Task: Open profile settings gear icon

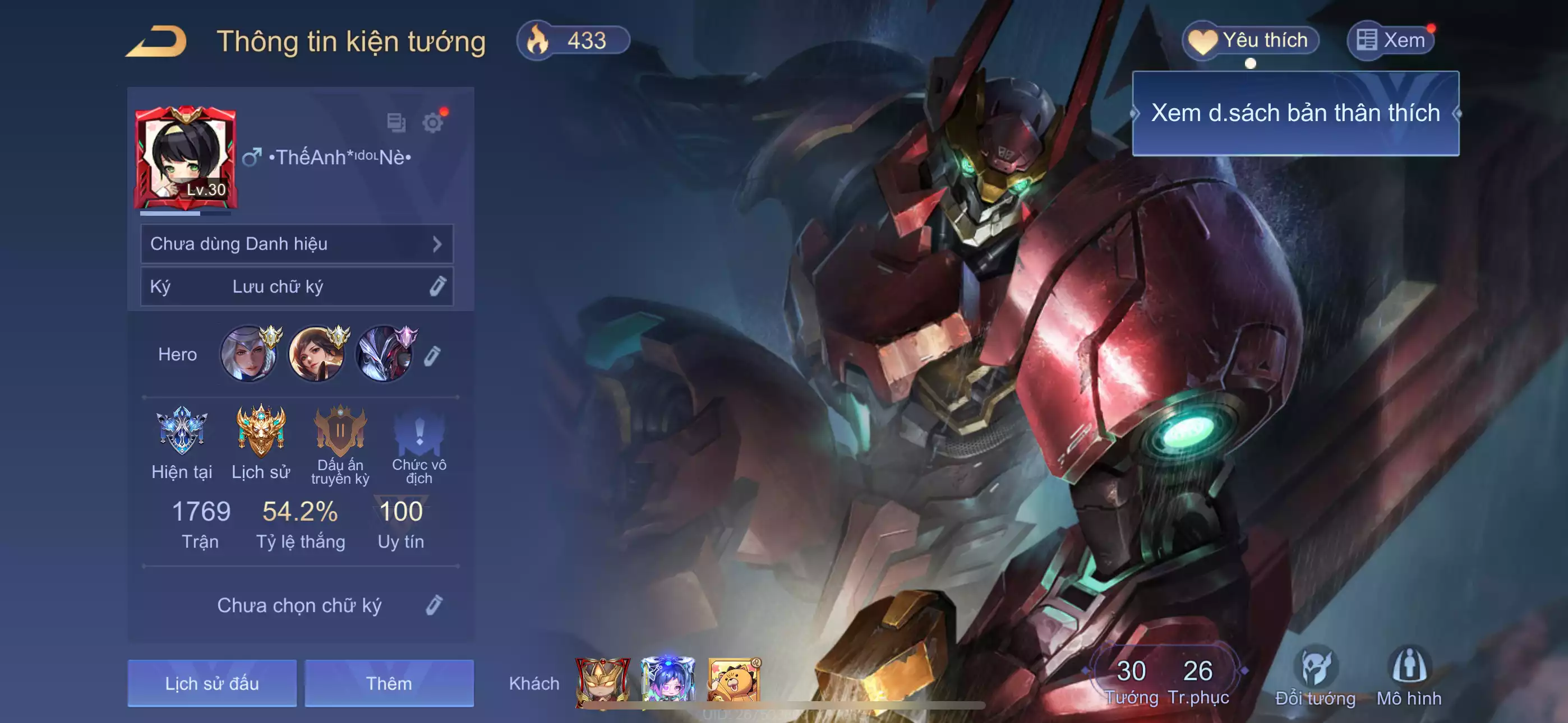Action: (x=432, y=123)
